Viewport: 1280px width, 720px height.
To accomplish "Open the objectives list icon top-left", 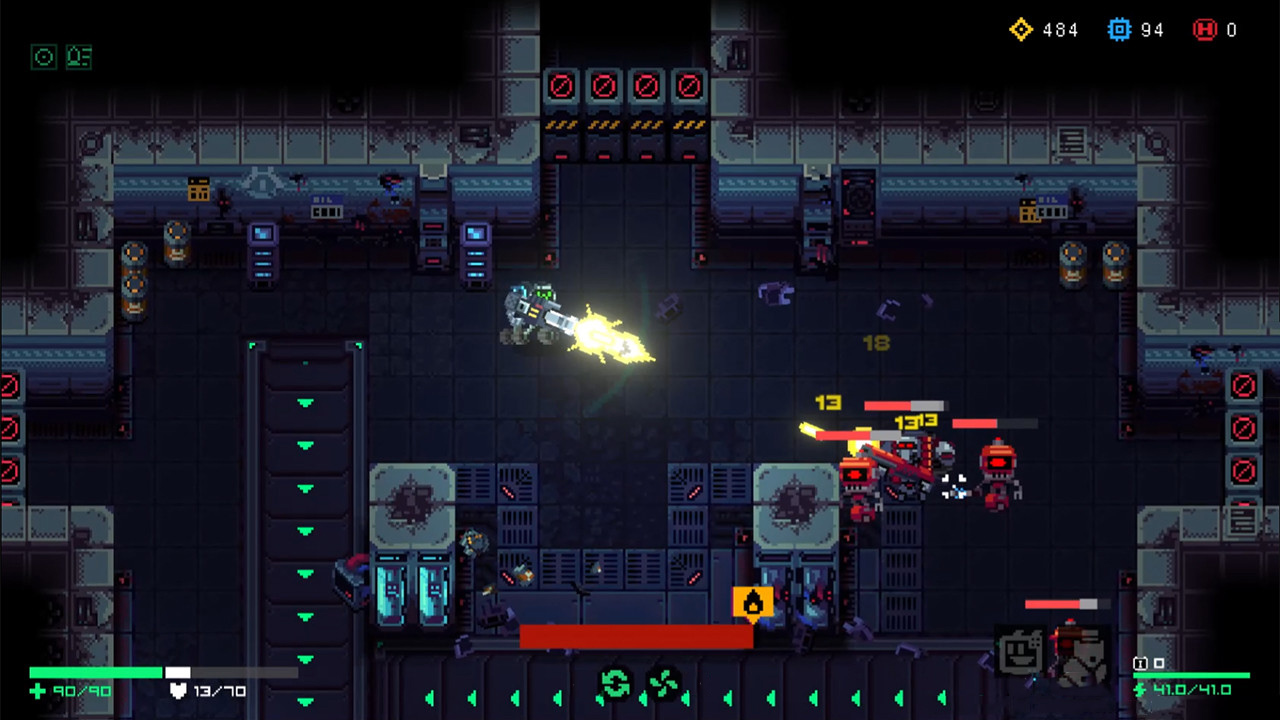I will coord(79,57).
